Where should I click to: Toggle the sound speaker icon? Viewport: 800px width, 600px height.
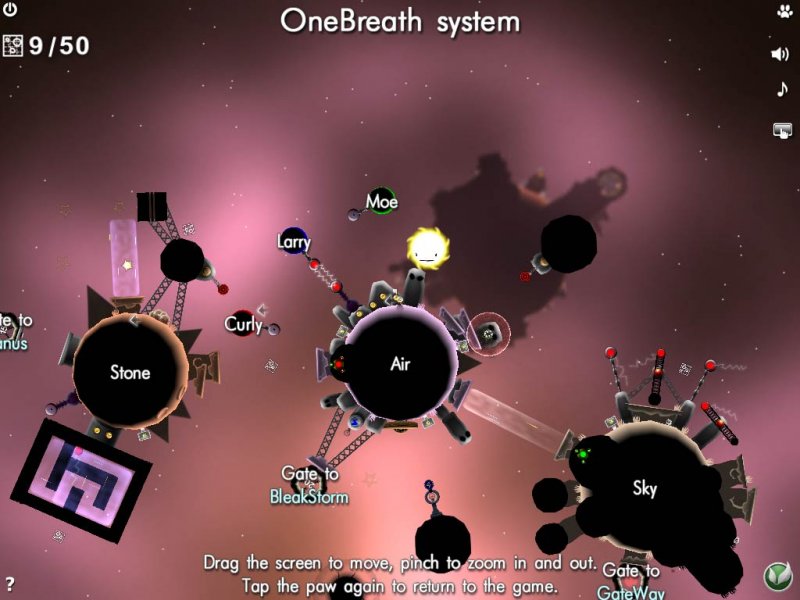781,54
